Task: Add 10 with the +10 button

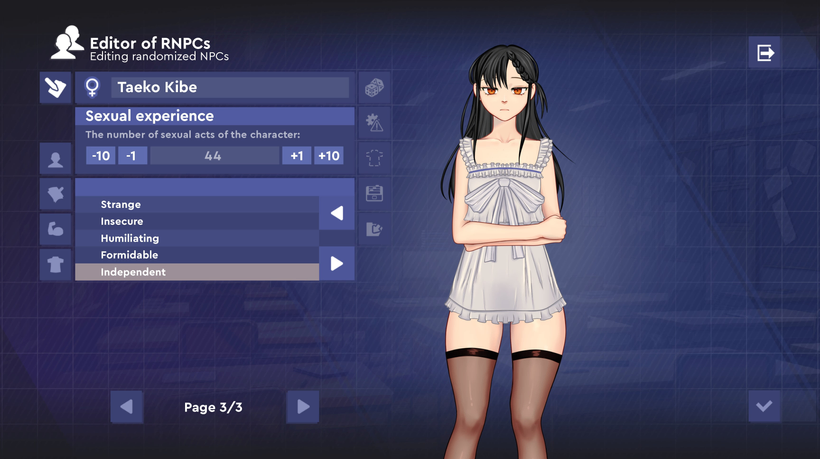Action: (x=328, y=155)
